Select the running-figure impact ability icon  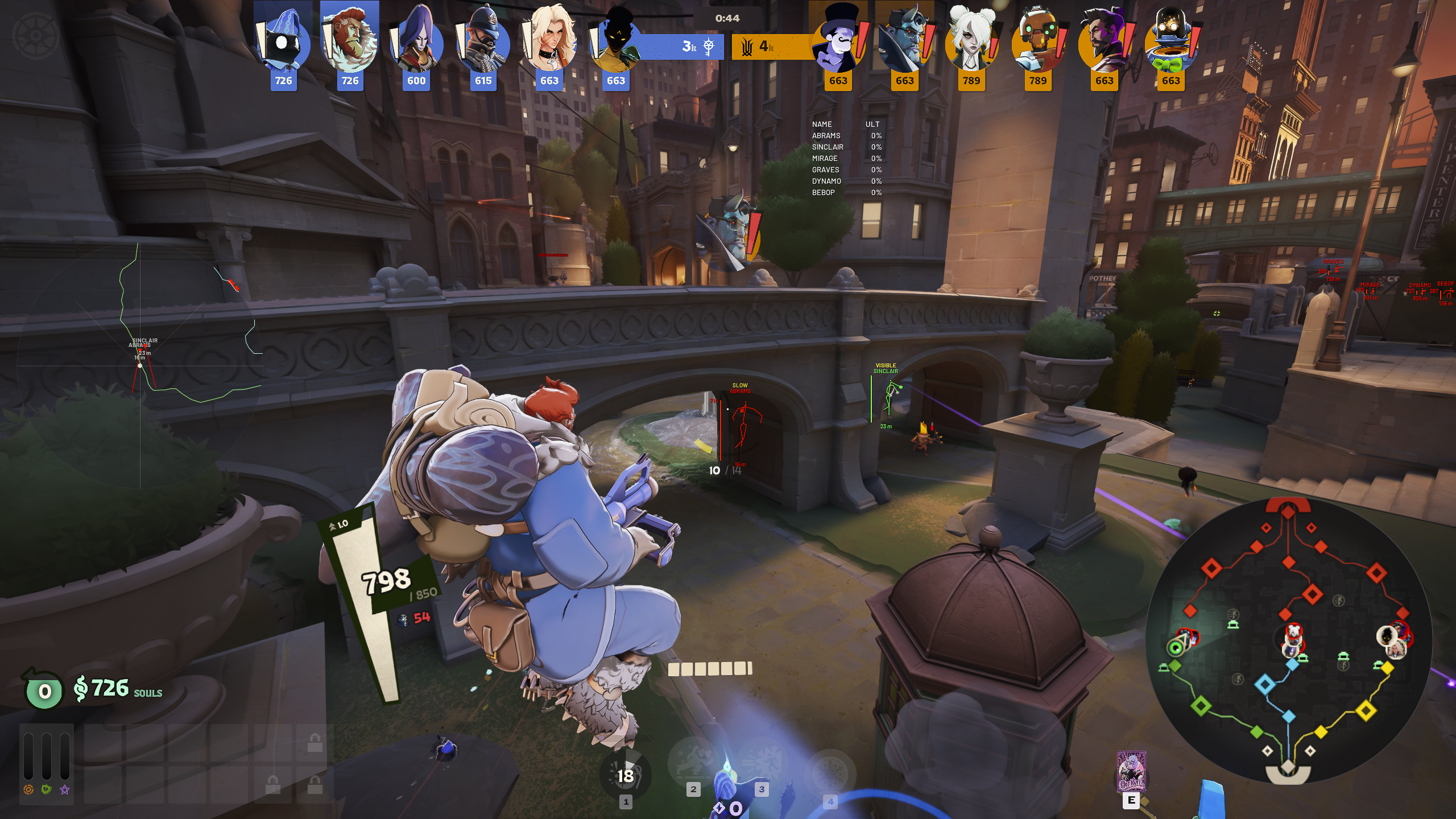762,762
